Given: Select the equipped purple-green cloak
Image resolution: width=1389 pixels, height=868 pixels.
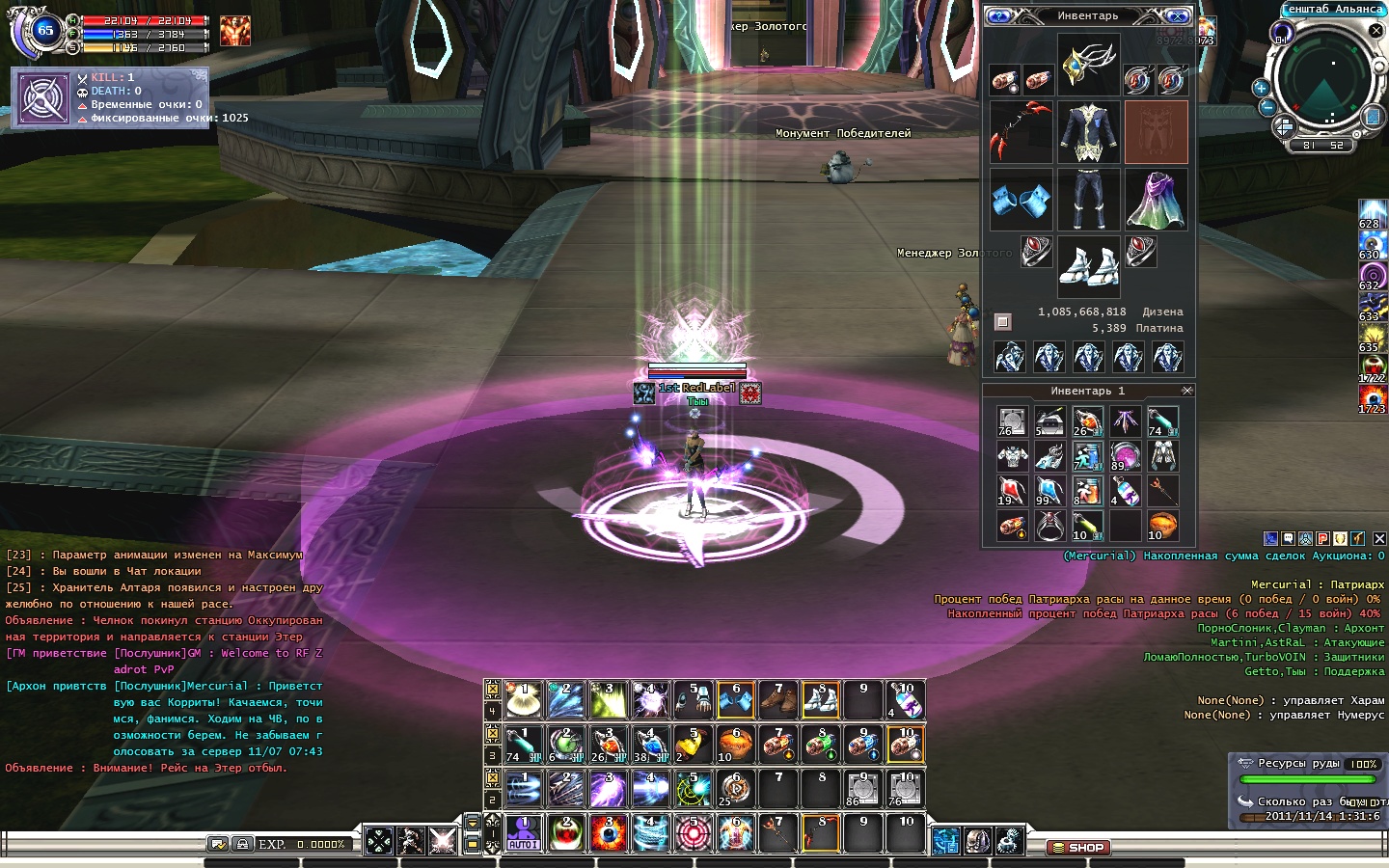Looking at the screenshot, I should tap(1156, 200).
